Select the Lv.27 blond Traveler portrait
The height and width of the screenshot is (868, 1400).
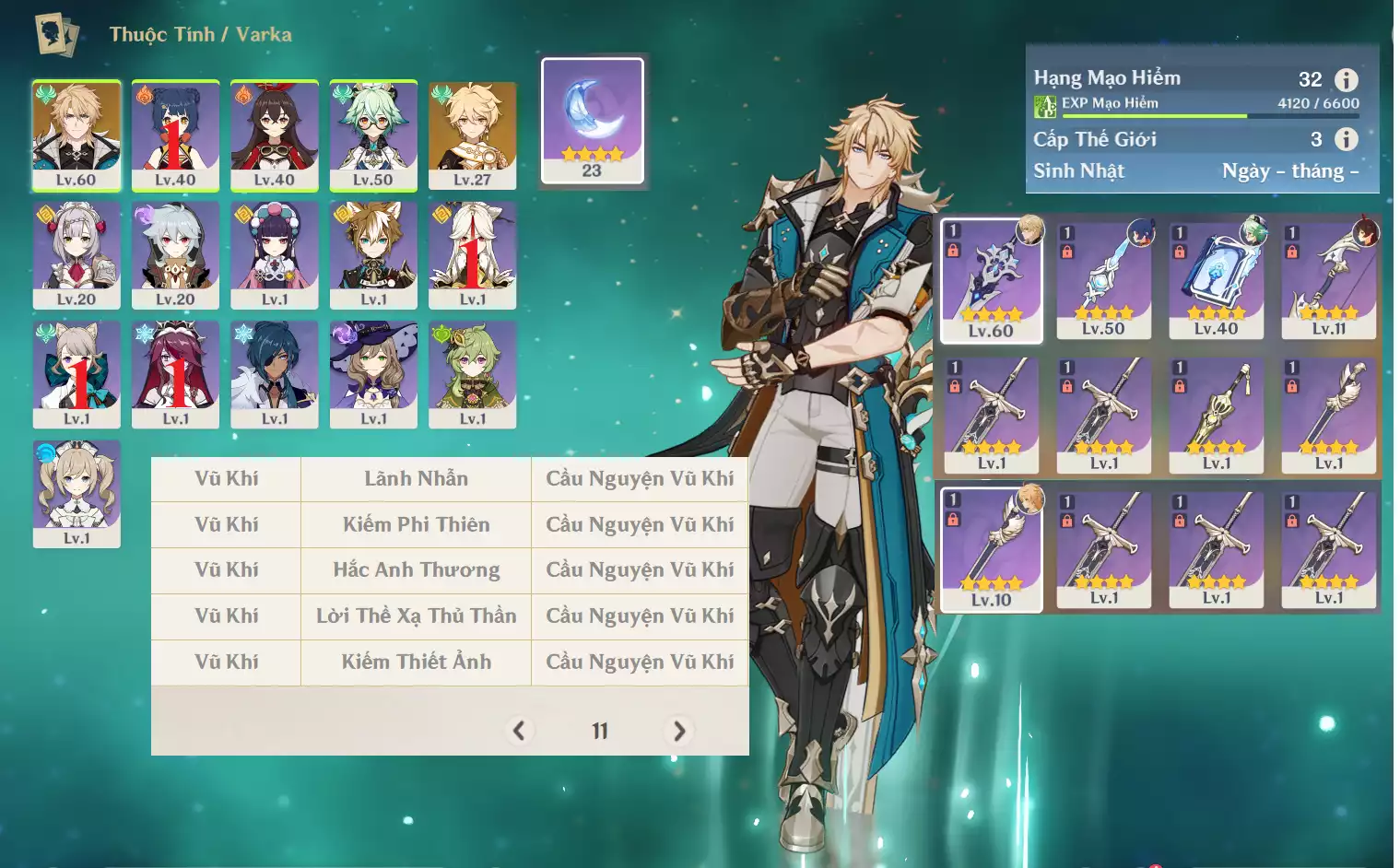click(x=472, y=135)
